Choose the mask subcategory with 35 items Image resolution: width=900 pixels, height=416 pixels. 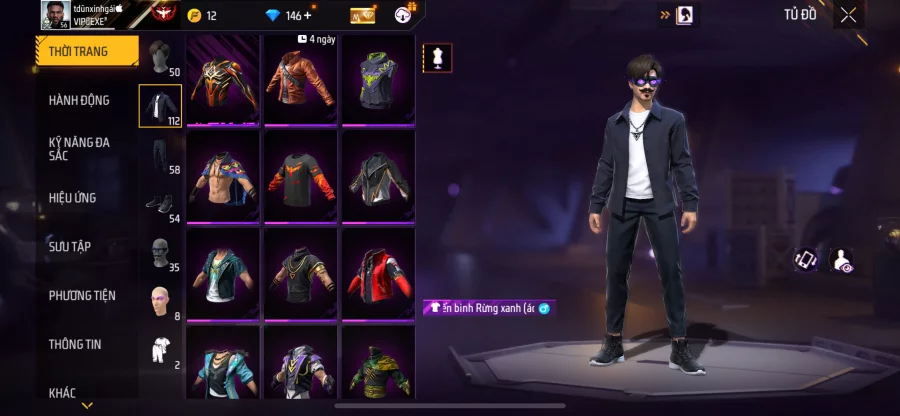[160, 253]
